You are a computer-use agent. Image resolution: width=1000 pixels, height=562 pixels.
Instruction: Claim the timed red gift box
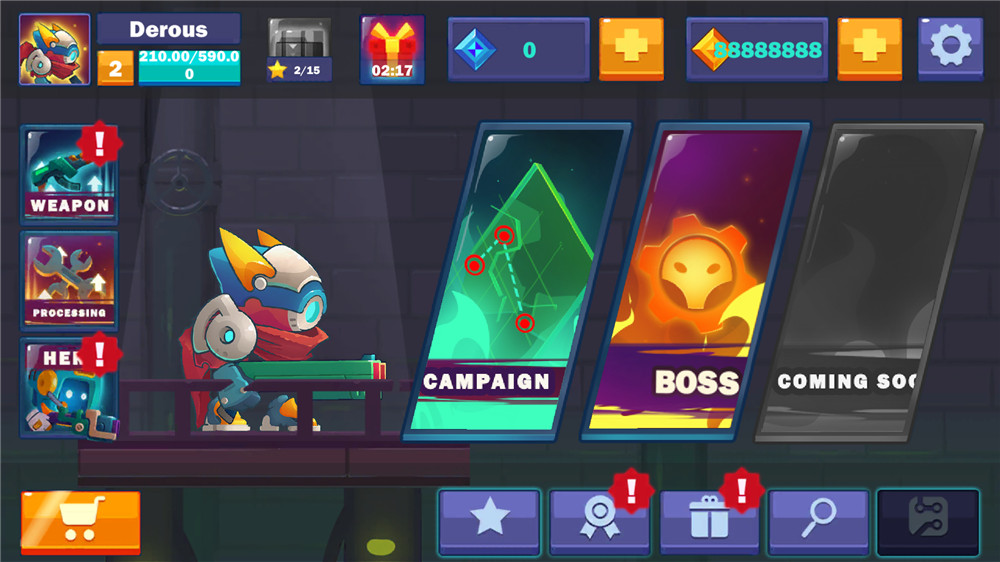click(x=392, y=48)
